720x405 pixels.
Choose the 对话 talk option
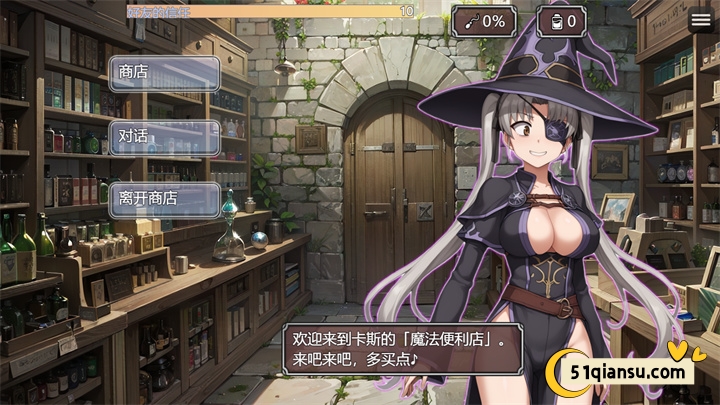[164, 137]
